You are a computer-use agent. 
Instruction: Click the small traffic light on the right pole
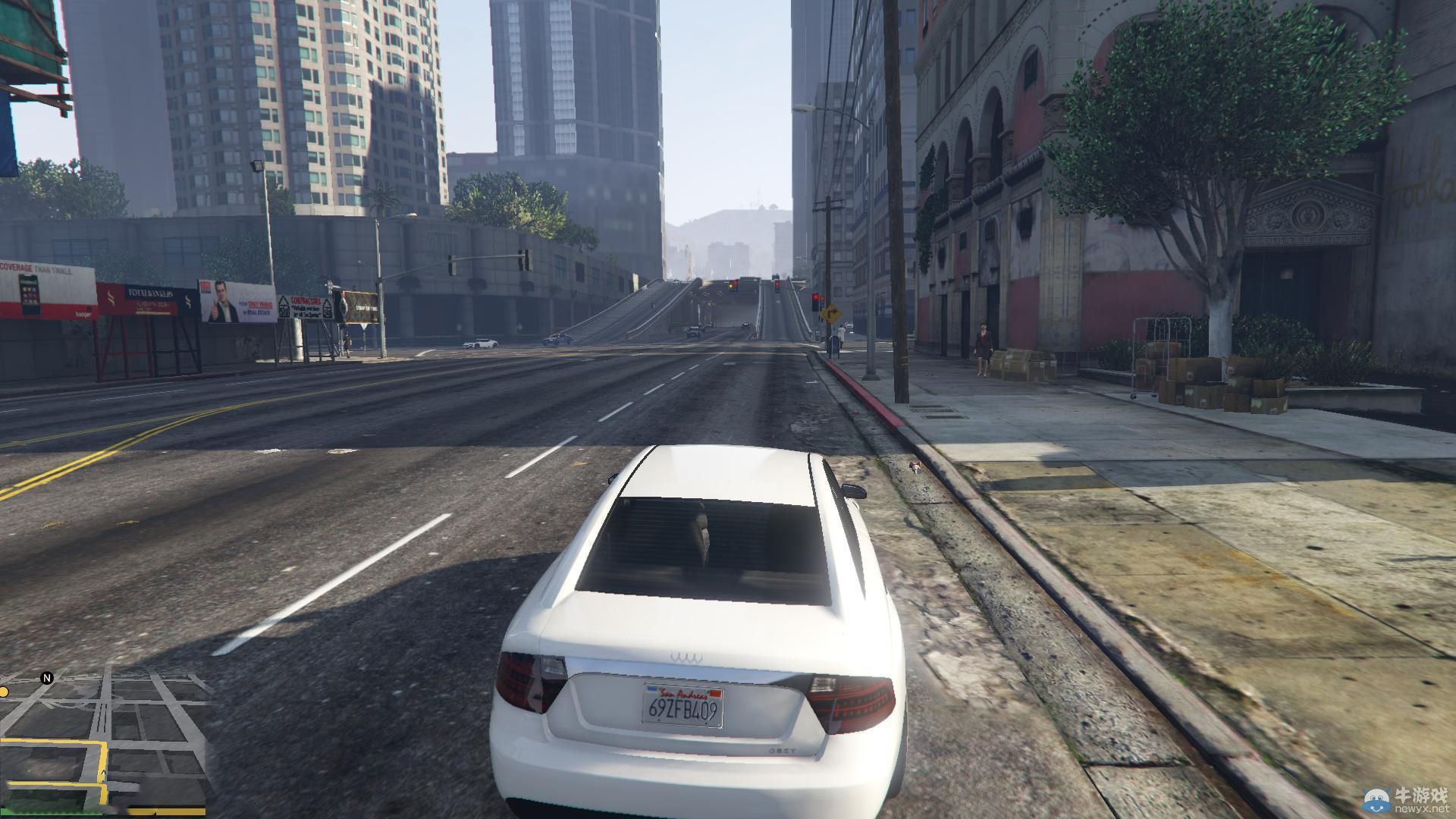point(822,298)
